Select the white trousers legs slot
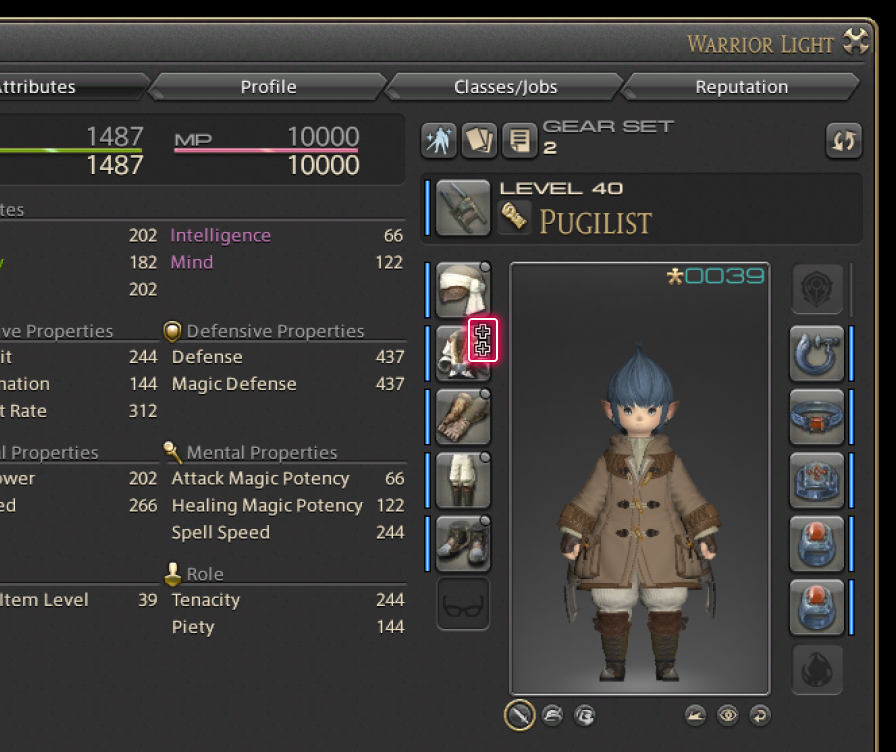The height and width of the screenshot is (752, 896). coord(463,479)
